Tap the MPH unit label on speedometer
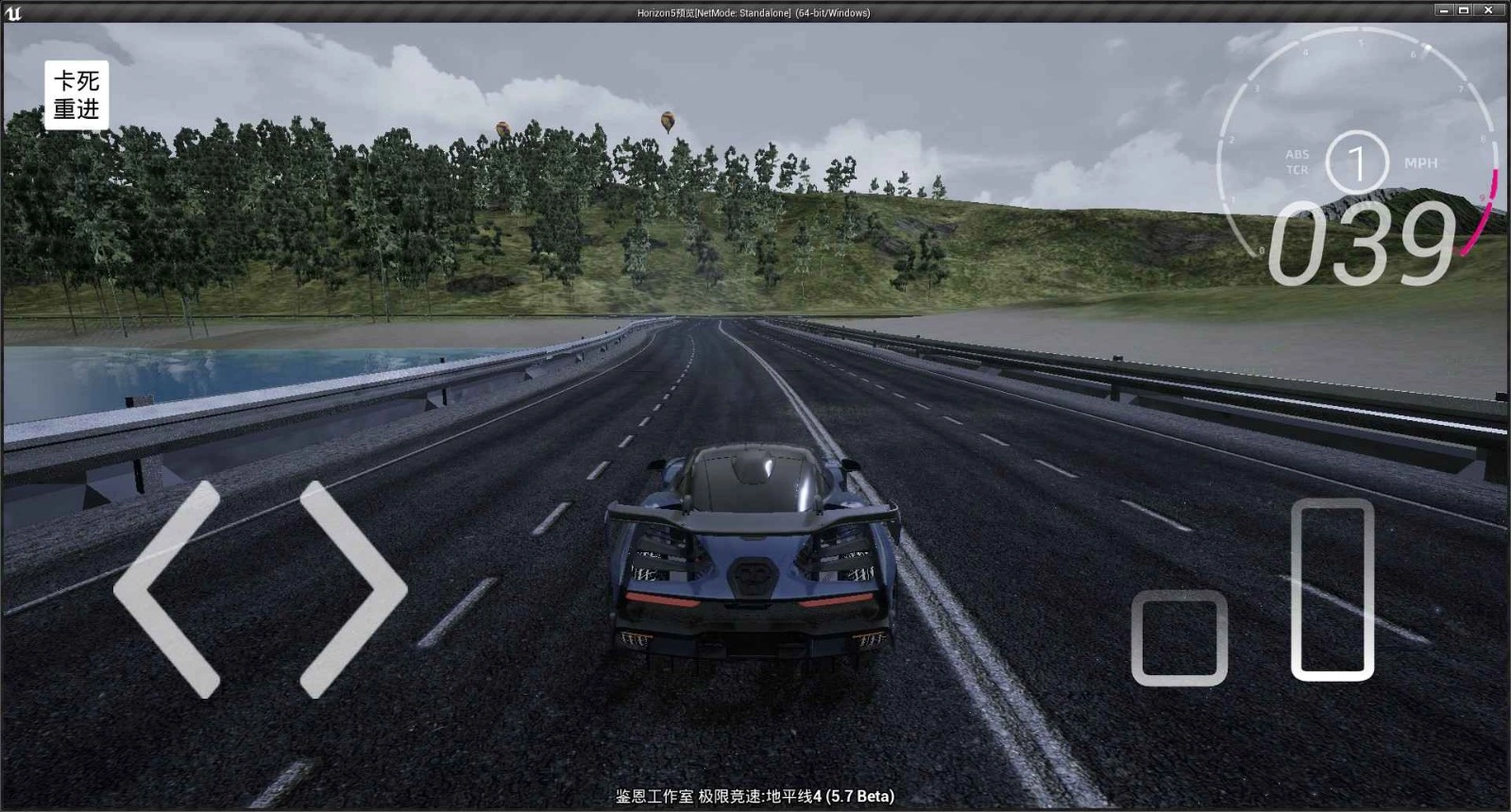 coord(1420,162)
